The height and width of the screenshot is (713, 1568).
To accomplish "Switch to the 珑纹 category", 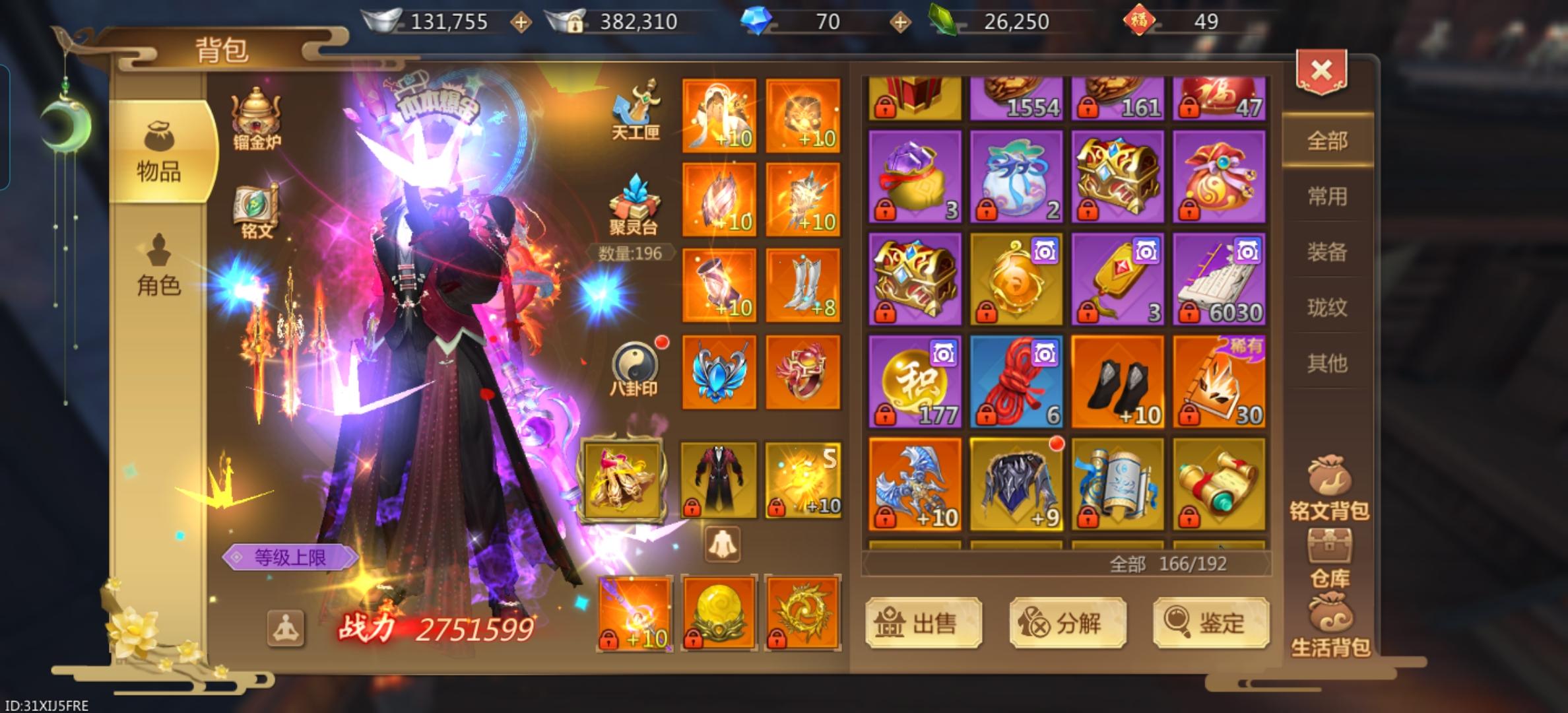I will (x=1327, y=307).
